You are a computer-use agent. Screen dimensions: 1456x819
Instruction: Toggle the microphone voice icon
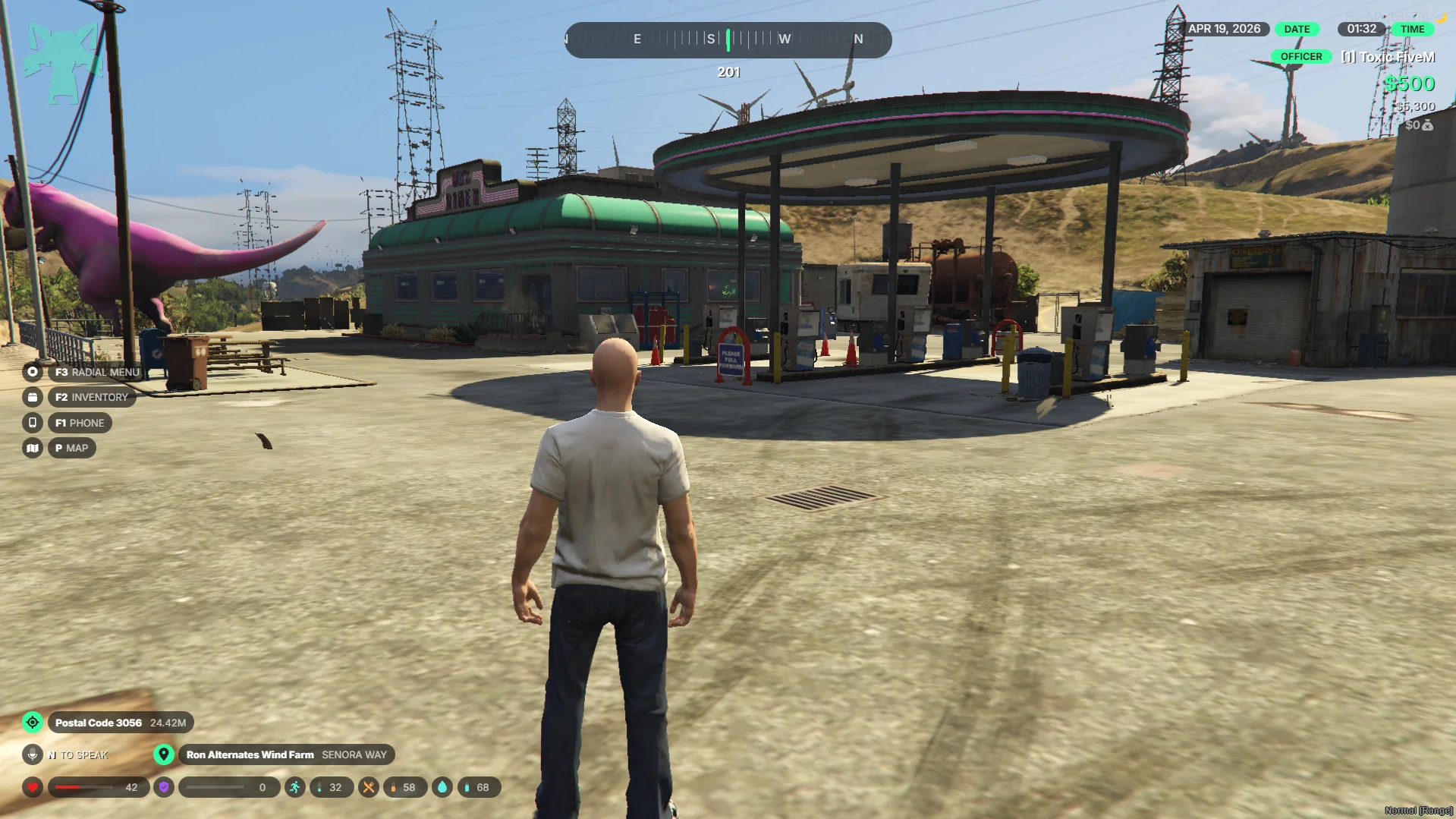[x=33, y=754]
